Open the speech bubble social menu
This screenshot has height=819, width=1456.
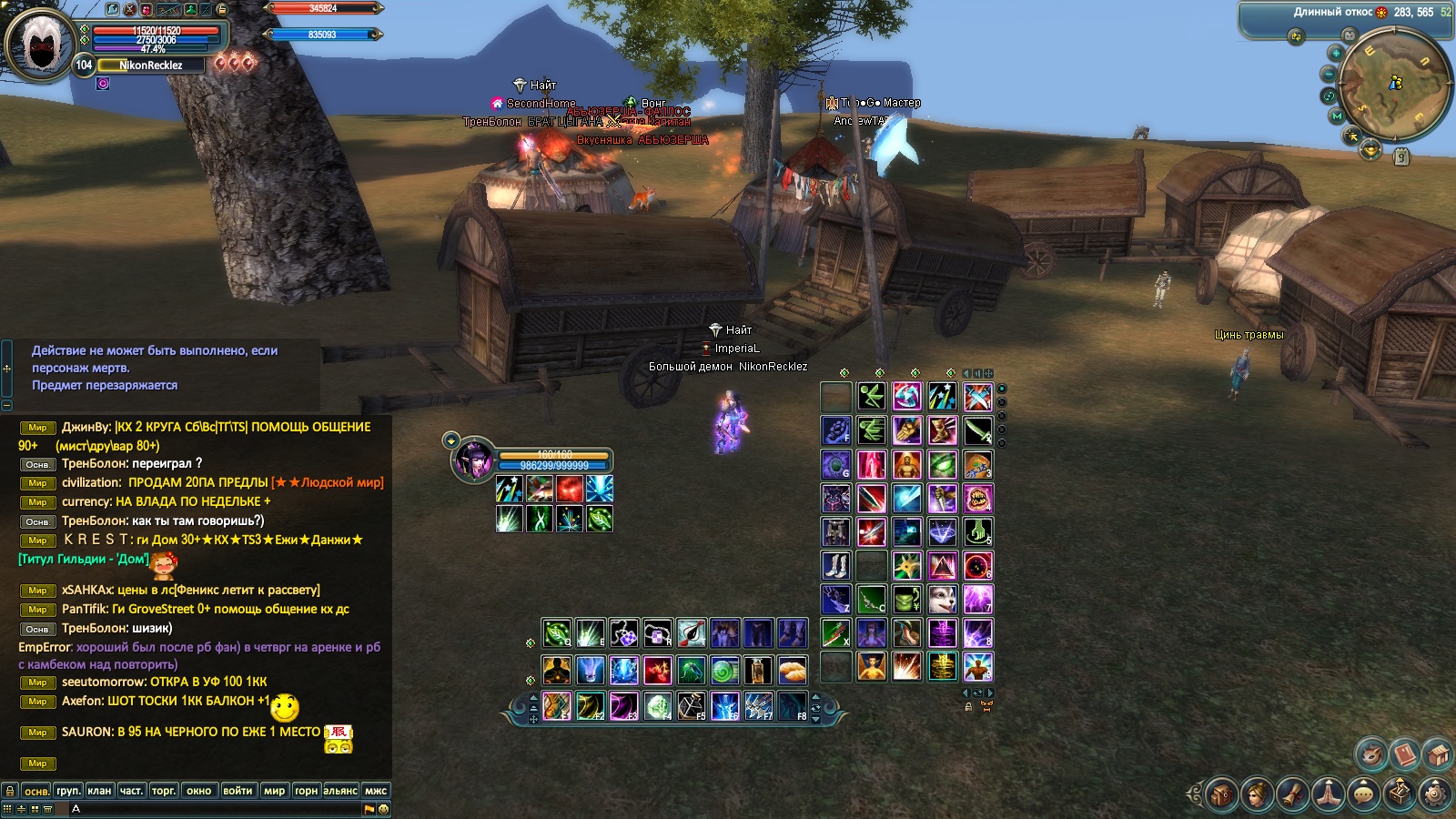(1363, 794)
